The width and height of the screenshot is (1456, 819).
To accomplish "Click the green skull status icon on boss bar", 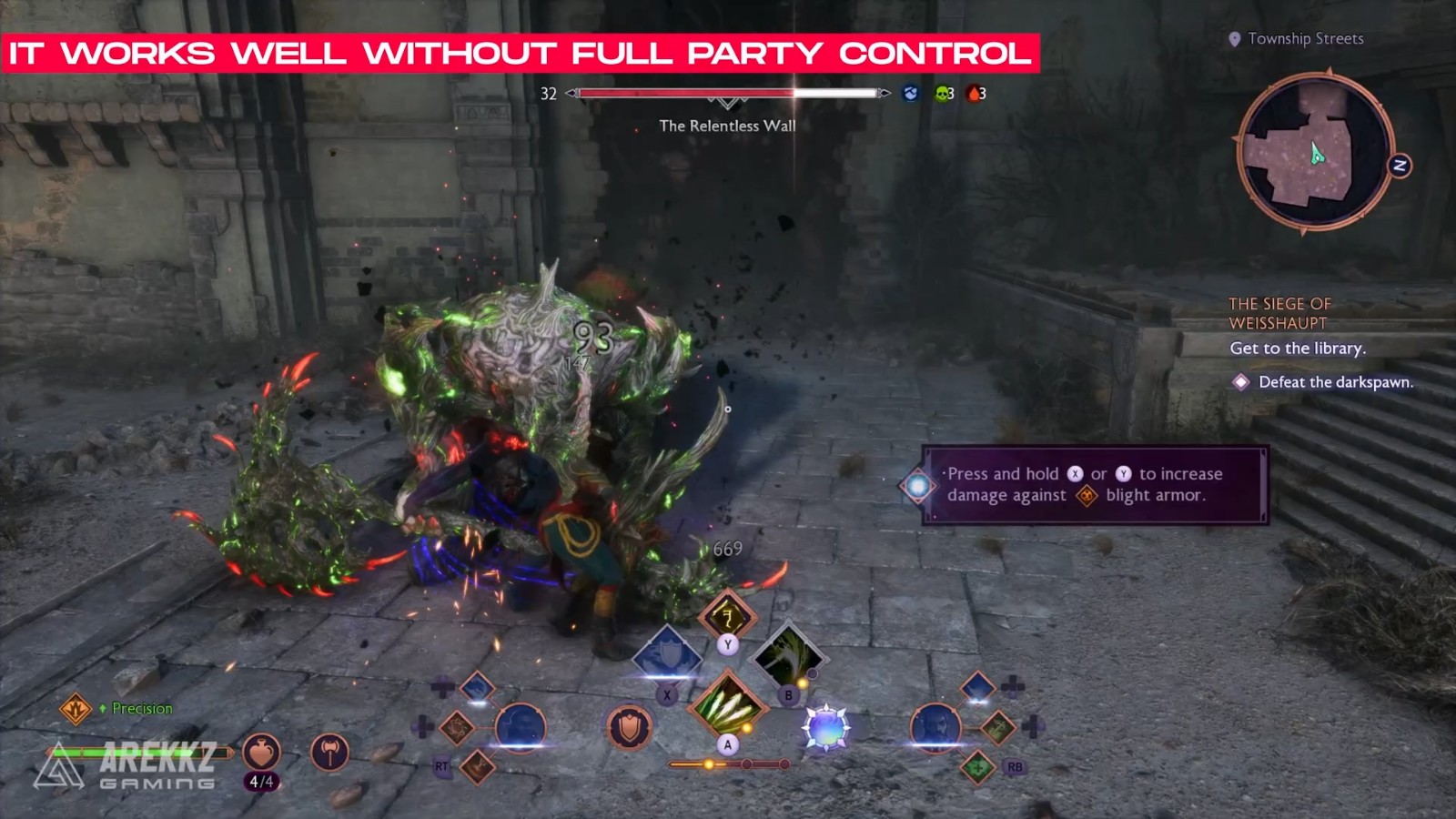I will (x=943, y=93).
